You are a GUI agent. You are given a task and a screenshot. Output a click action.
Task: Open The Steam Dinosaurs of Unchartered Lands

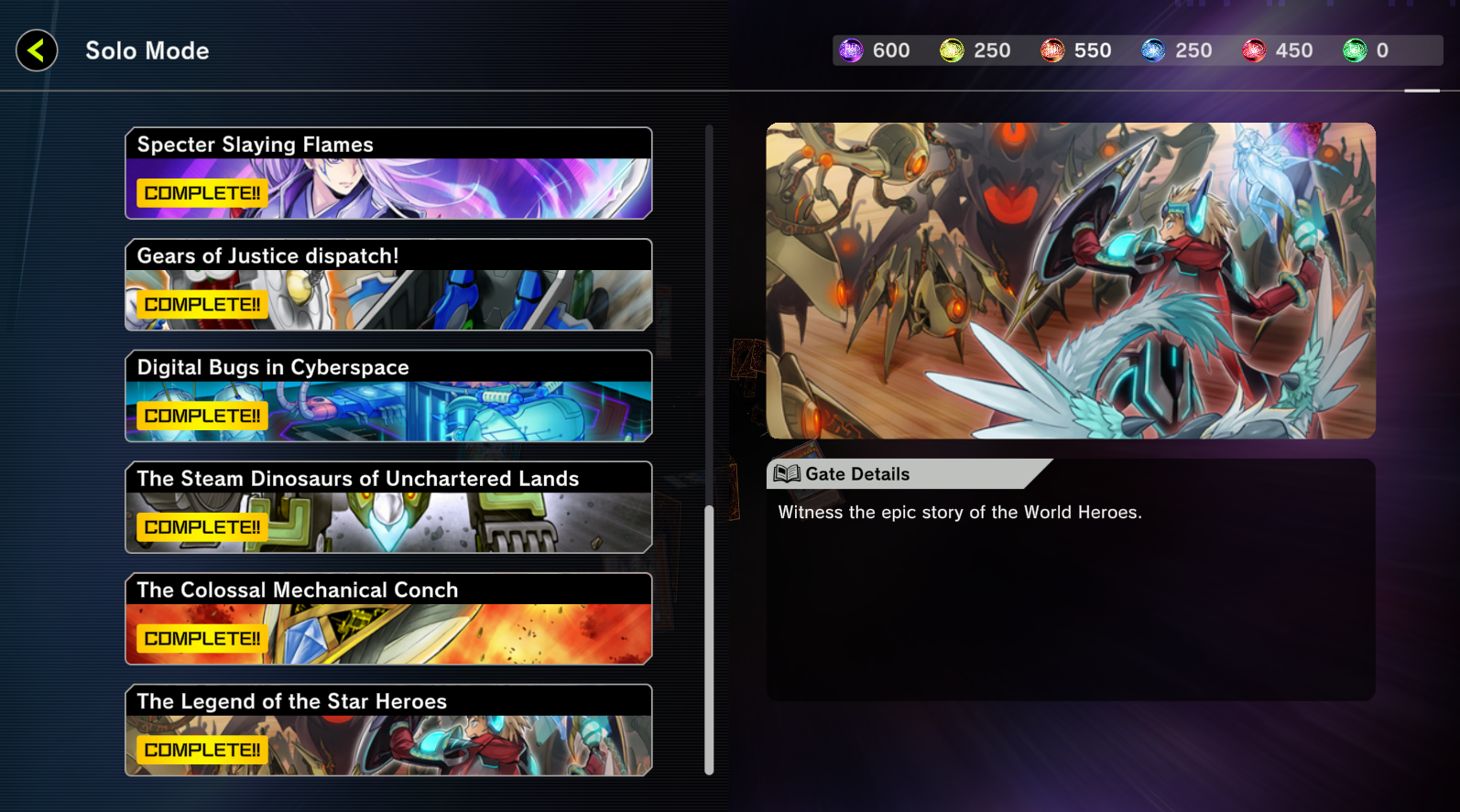point(388,507)
